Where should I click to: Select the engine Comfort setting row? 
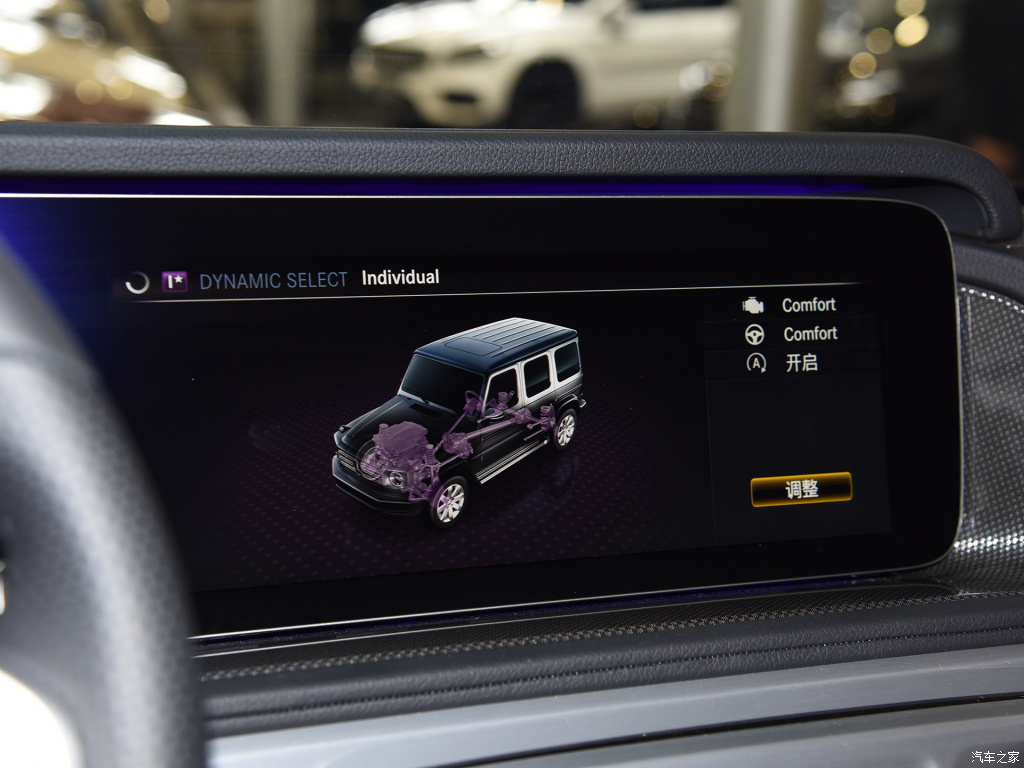790,305
